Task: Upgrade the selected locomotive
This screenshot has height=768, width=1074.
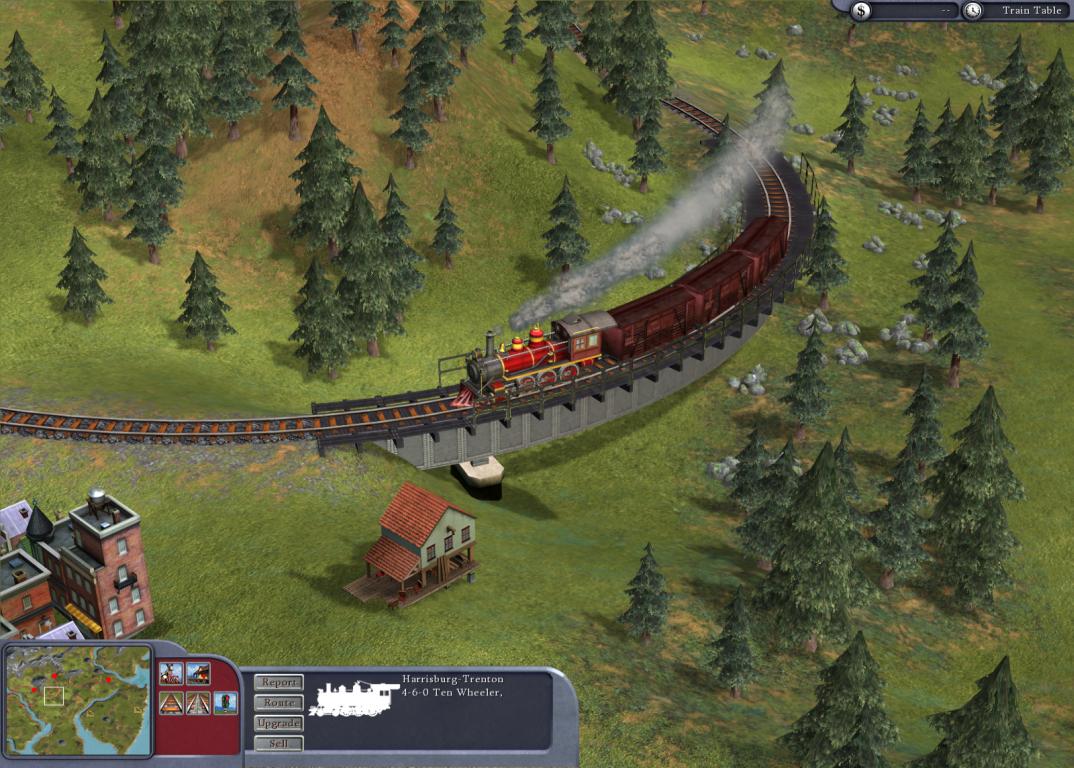Action: (x=278, y=723)
